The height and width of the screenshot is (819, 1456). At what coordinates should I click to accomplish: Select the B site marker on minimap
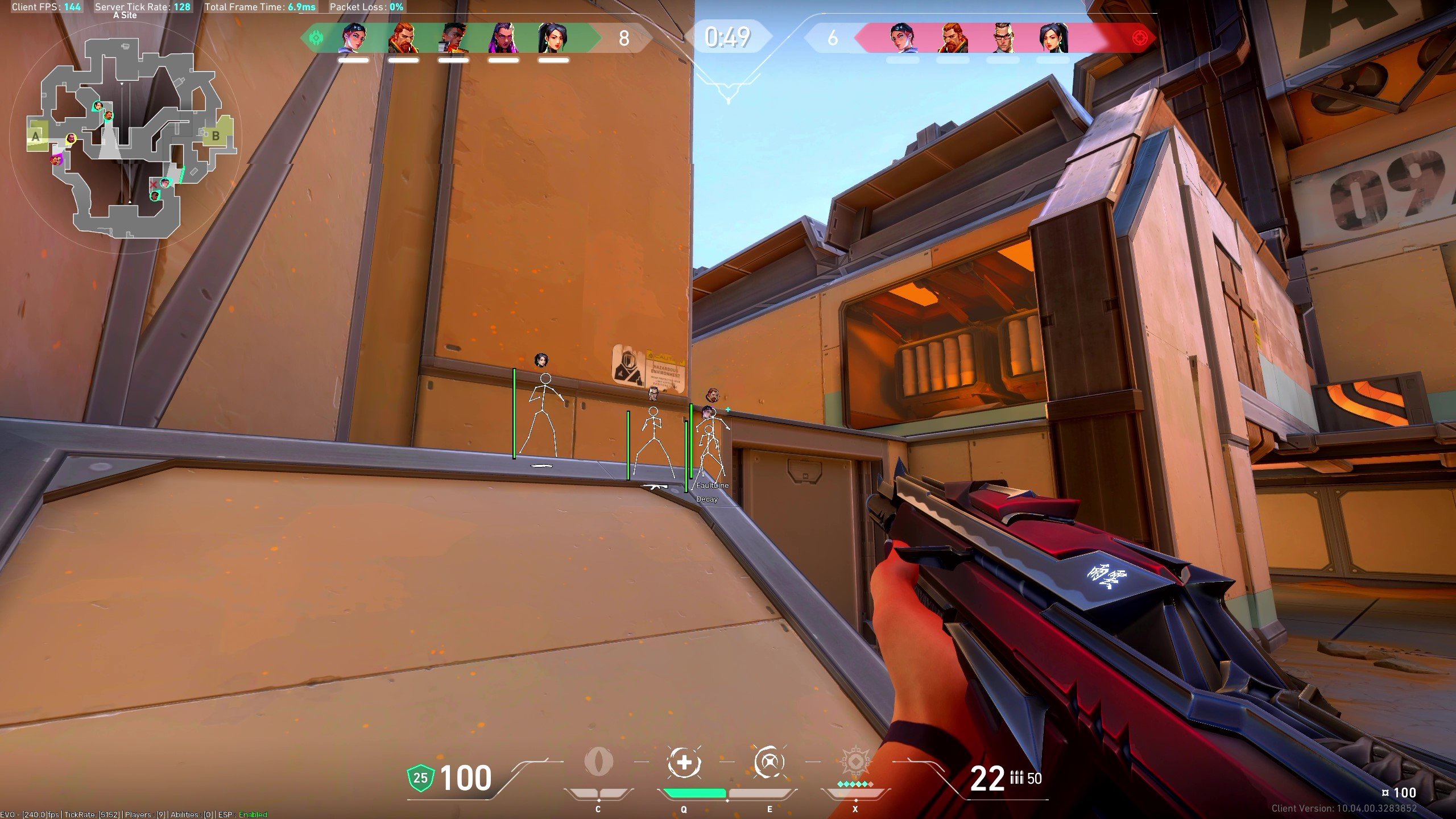coord(216,136)
